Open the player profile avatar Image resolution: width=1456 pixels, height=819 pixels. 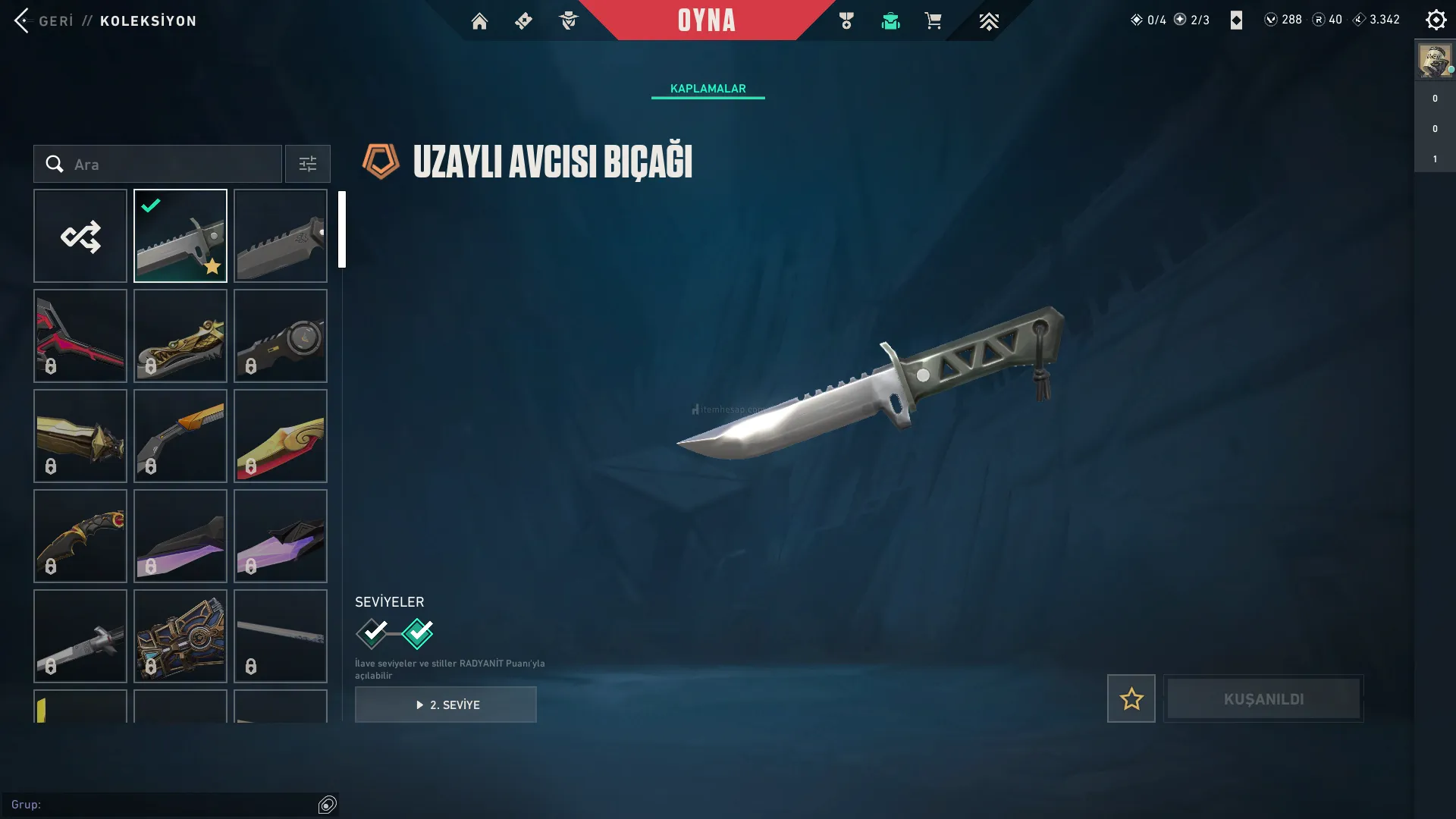coord(1434,61)
